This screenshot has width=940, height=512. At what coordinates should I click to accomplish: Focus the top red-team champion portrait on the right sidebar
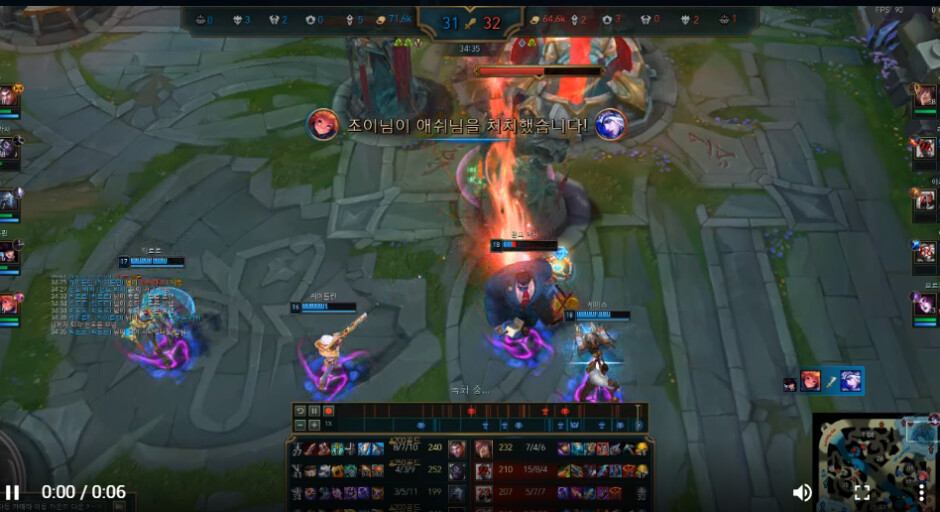point(926,97)
